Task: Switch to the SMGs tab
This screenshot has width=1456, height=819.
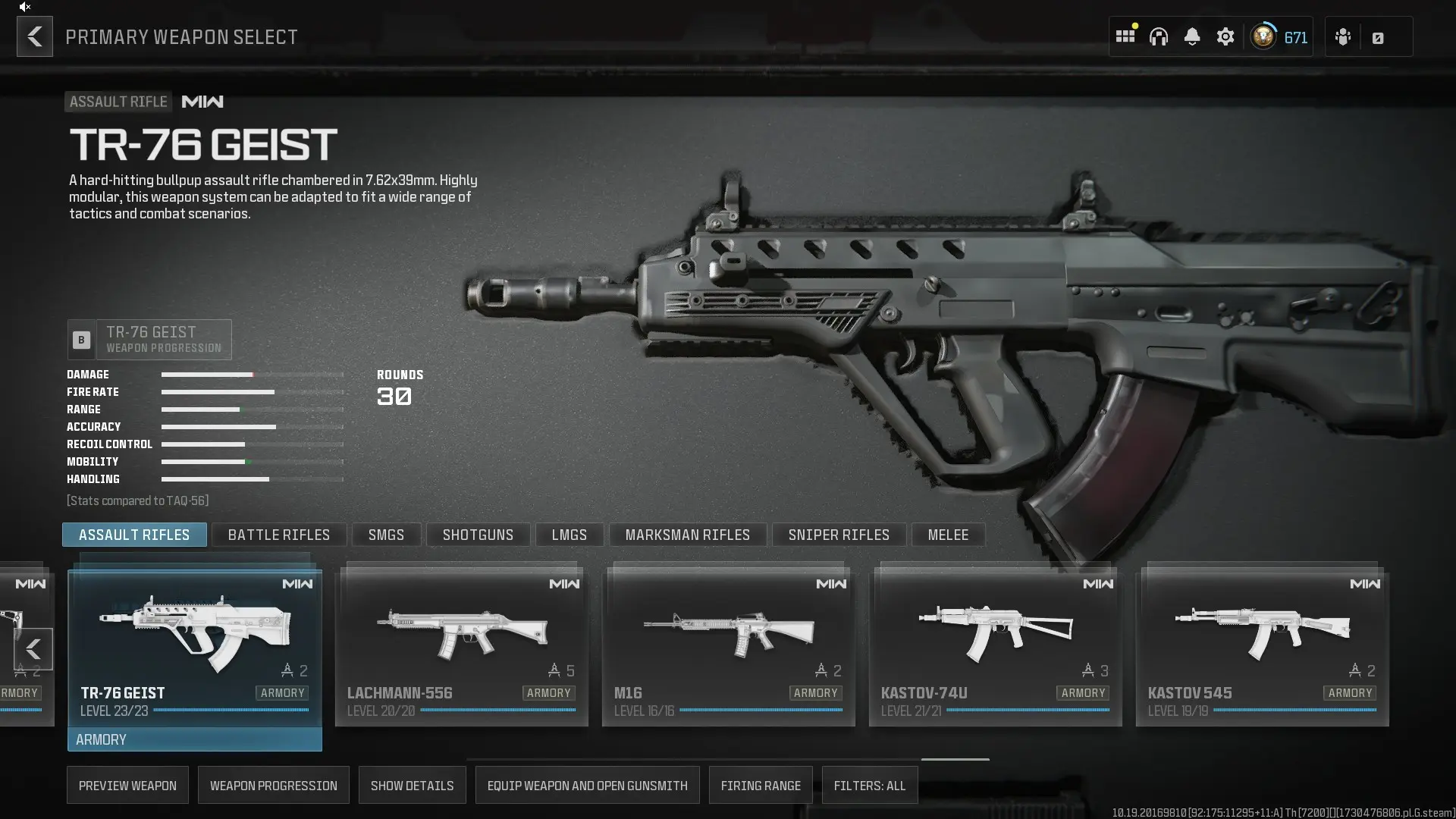Action: point(386,535)
